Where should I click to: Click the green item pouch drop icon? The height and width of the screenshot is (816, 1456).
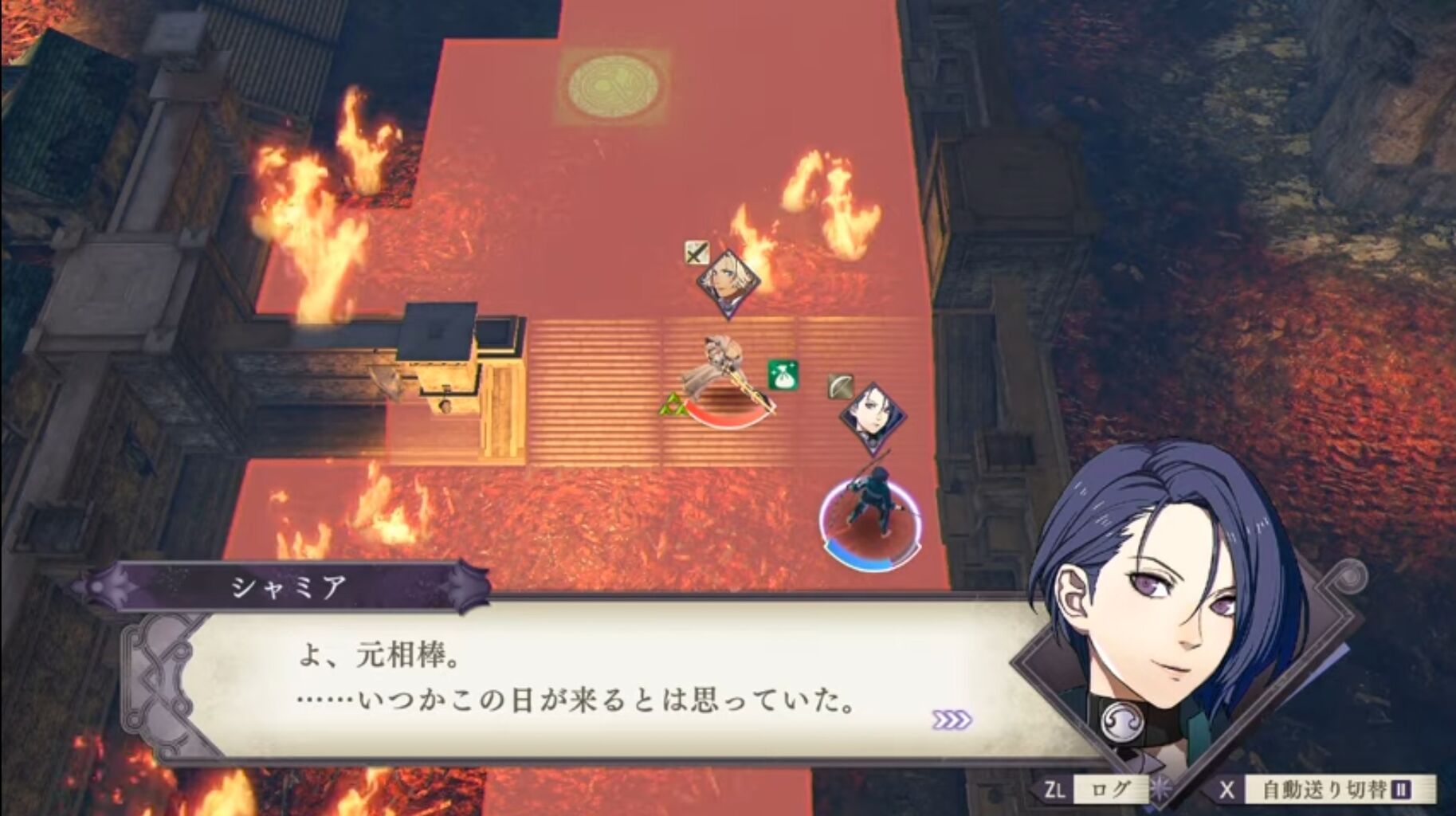click(782, 375)
